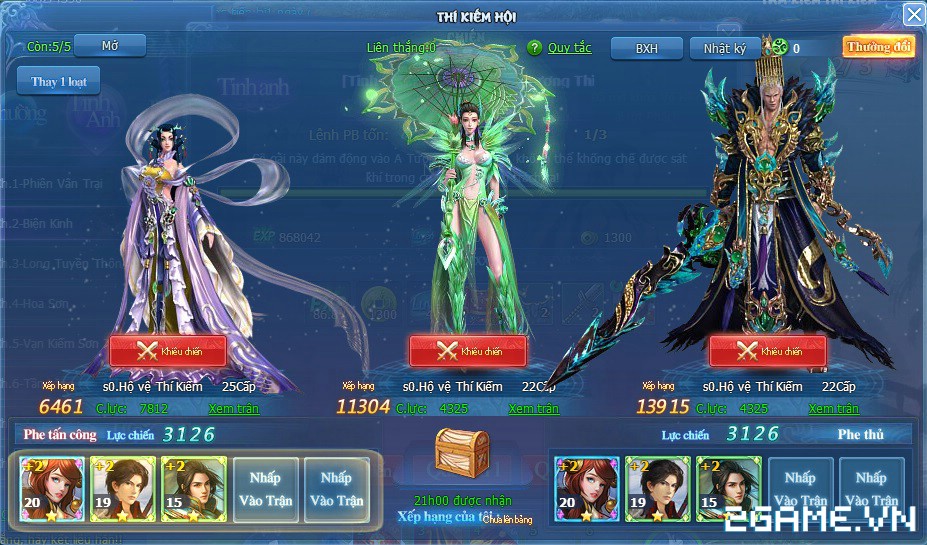Screen dimensions: 927x545
Task: Challenge the dark-armored guard ranked 13915
Action: pyautogui.click(x=768, y=351)
